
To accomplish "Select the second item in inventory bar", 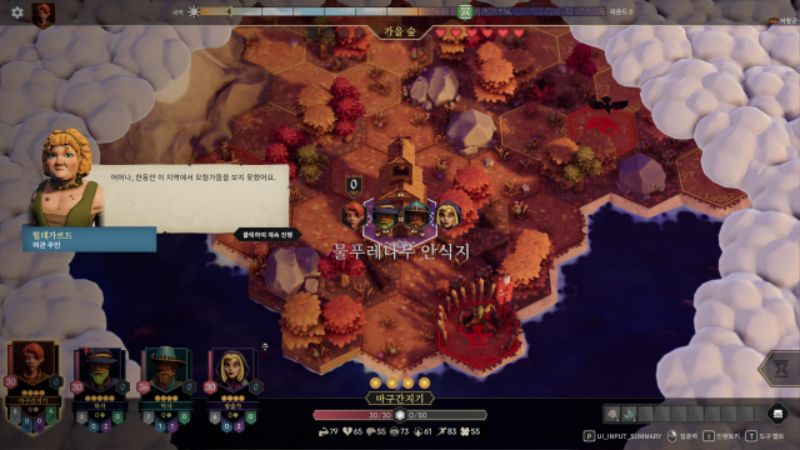I will [x=630, y=413].
